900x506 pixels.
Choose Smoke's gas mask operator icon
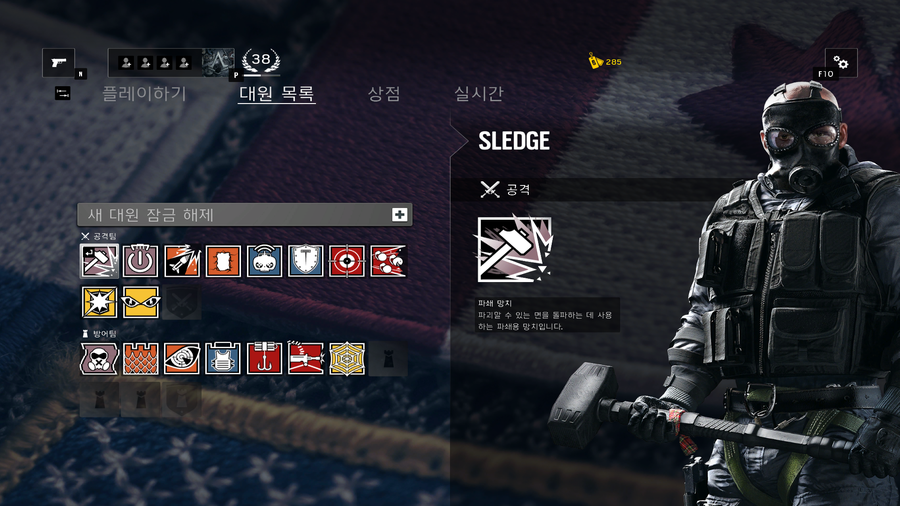[x=99, y=358]
